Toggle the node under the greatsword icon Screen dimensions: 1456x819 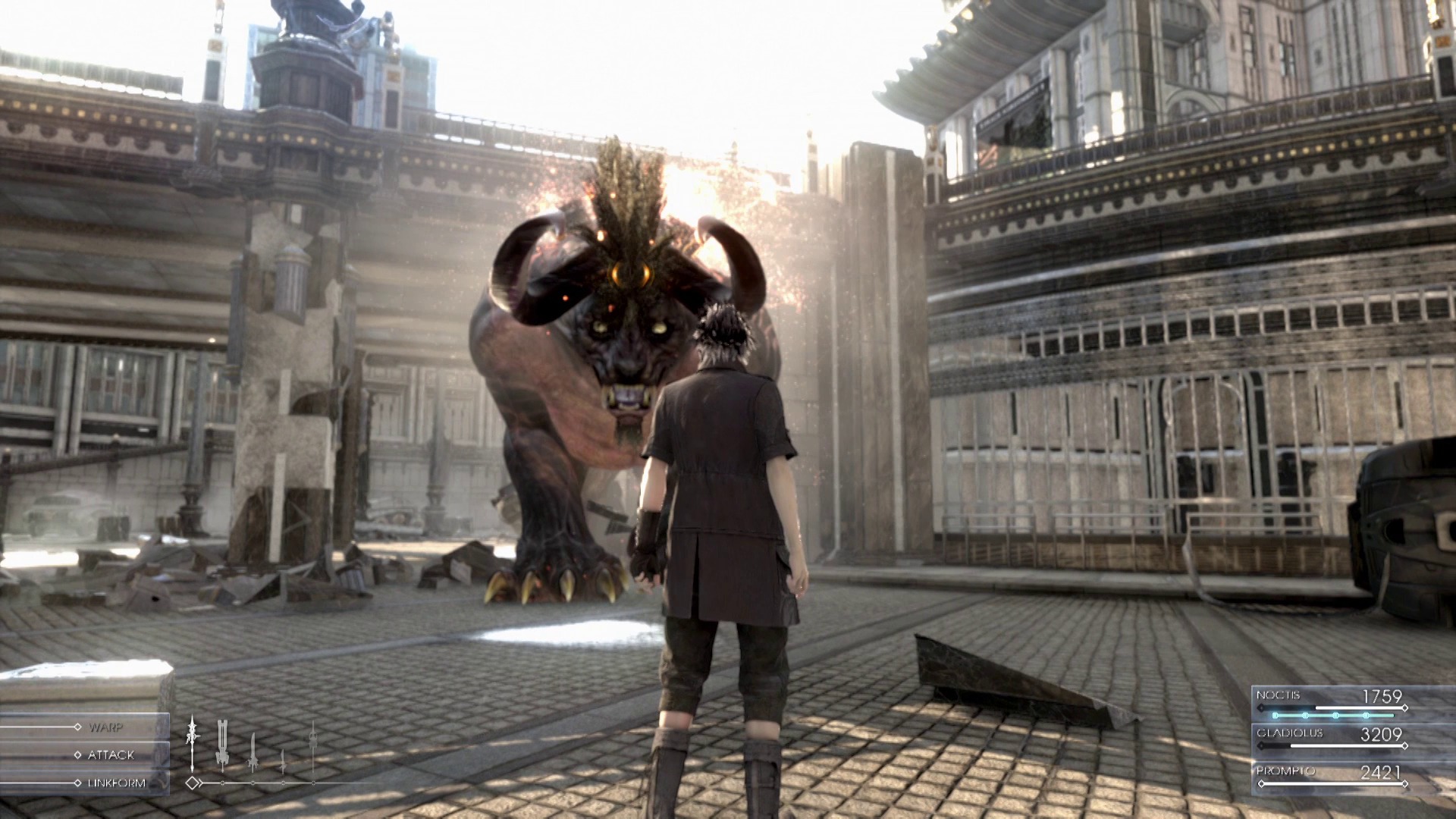tap(222, 783)
